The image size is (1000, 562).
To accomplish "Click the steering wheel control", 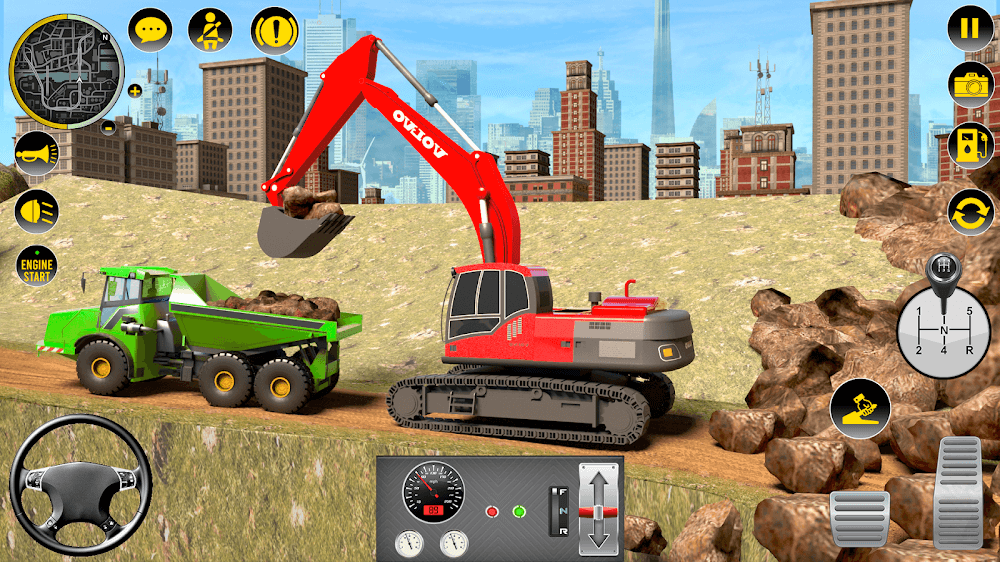I will 80,485.
